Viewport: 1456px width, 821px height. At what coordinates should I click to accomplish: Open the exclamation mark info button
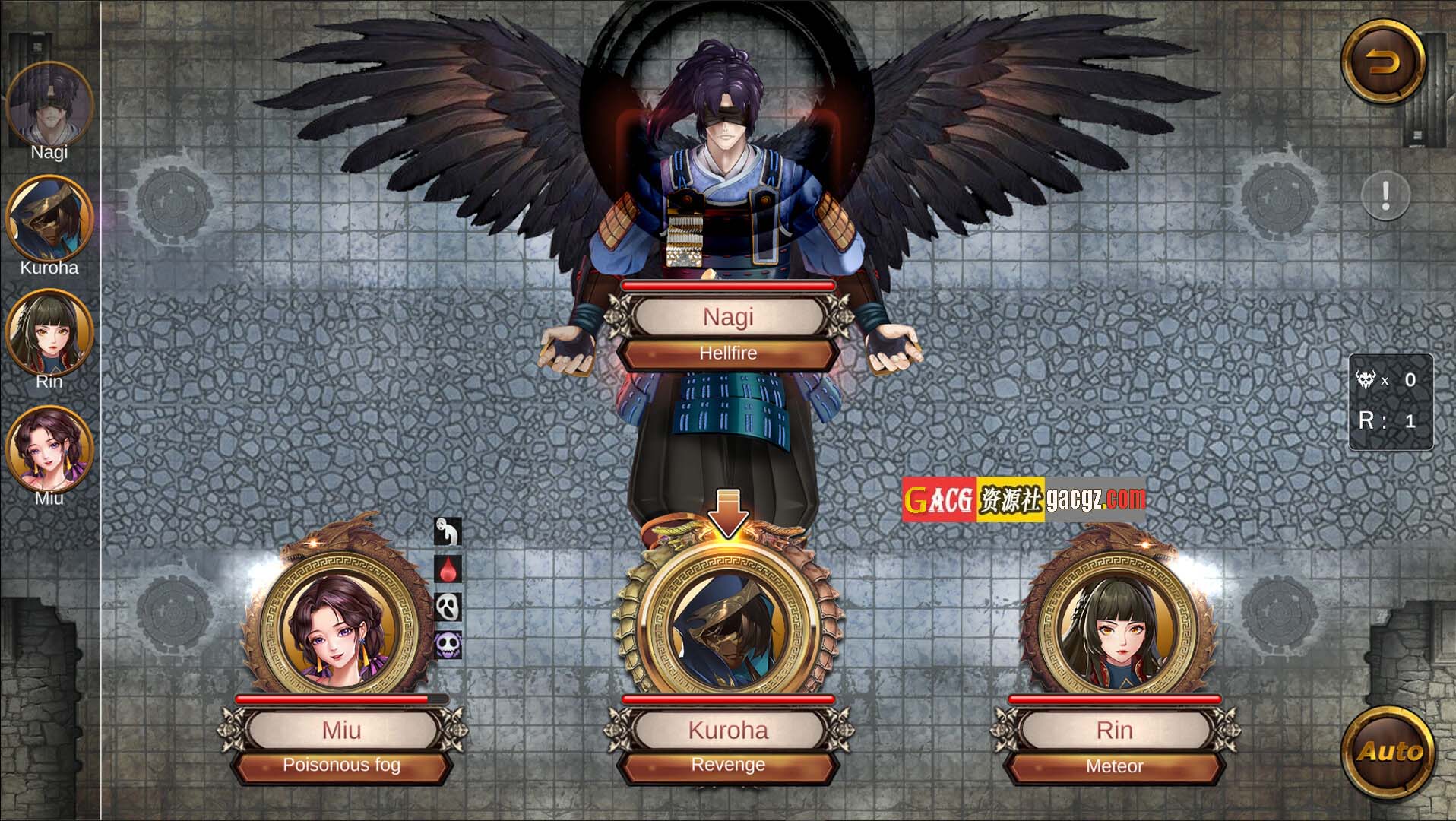click(1385, 196)
